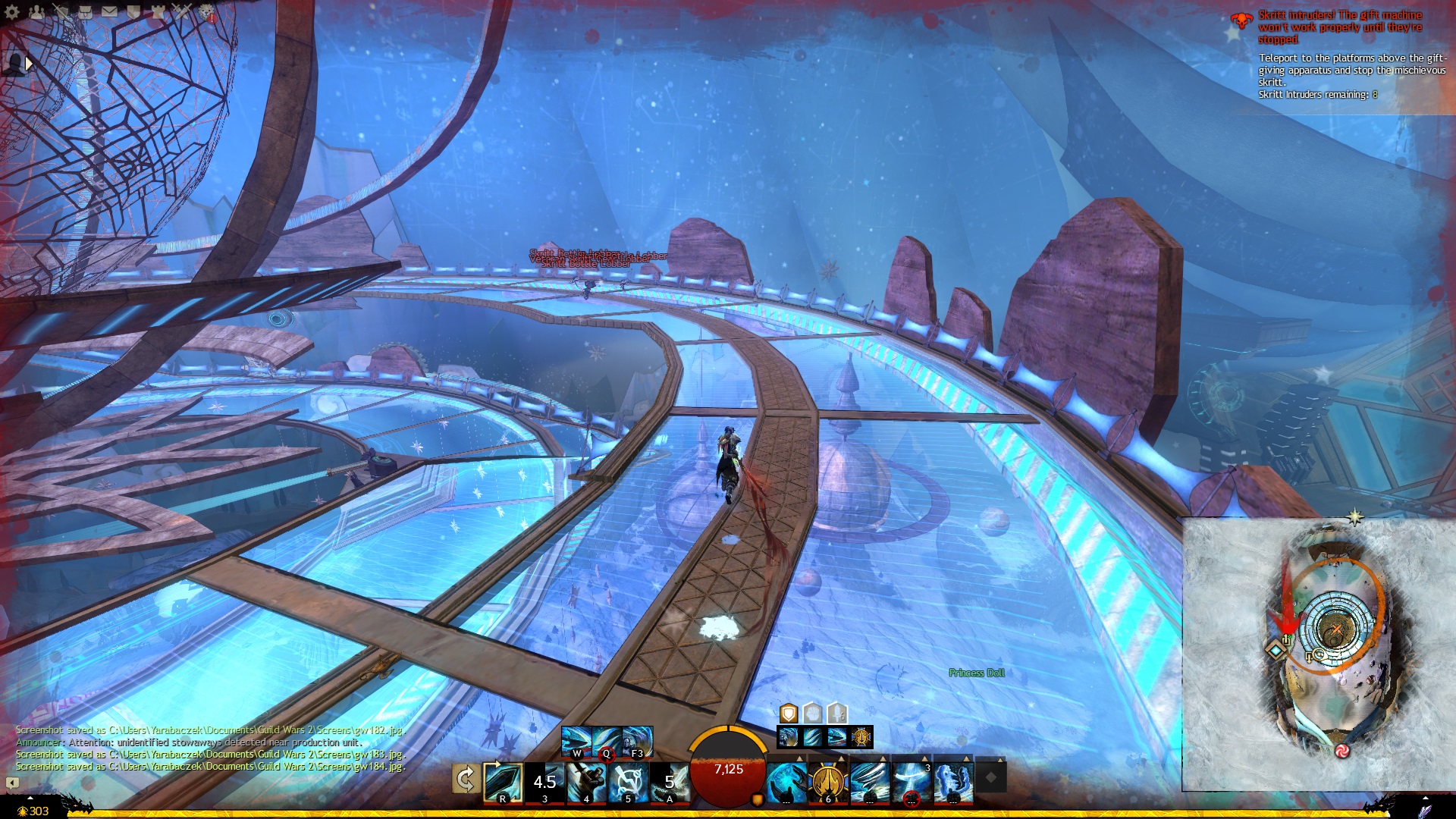Viewport: 1456px width, 819px height.
Task: Activate the golden emblem skill on key 6
Action: (828, 782)
